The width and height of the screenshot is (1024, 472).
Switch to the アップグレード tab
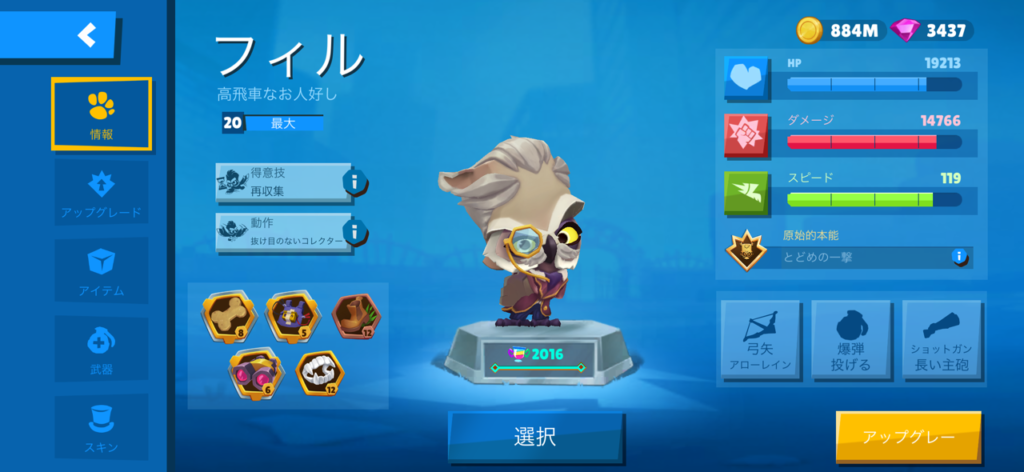click(101, 192)
